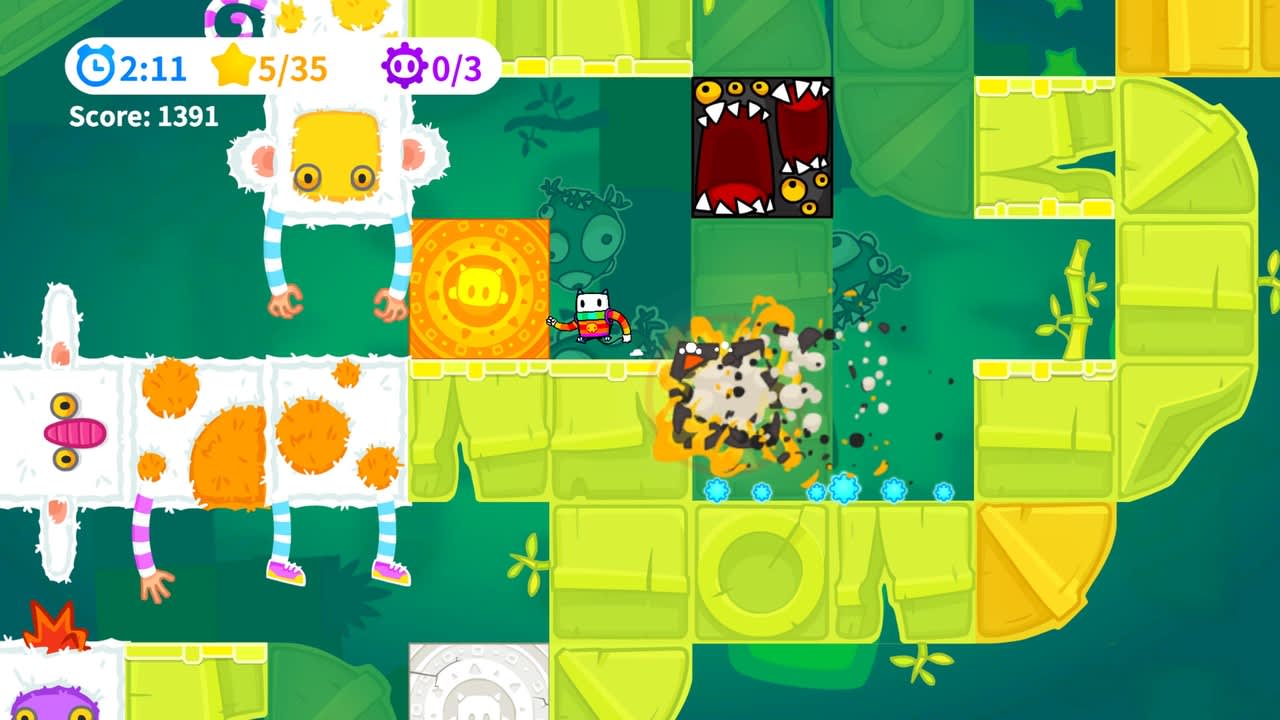Click the black block with red monster mouths
The width and height of the screenshot is (1280, 720).
pyautogui.click(x=760, y=146)
